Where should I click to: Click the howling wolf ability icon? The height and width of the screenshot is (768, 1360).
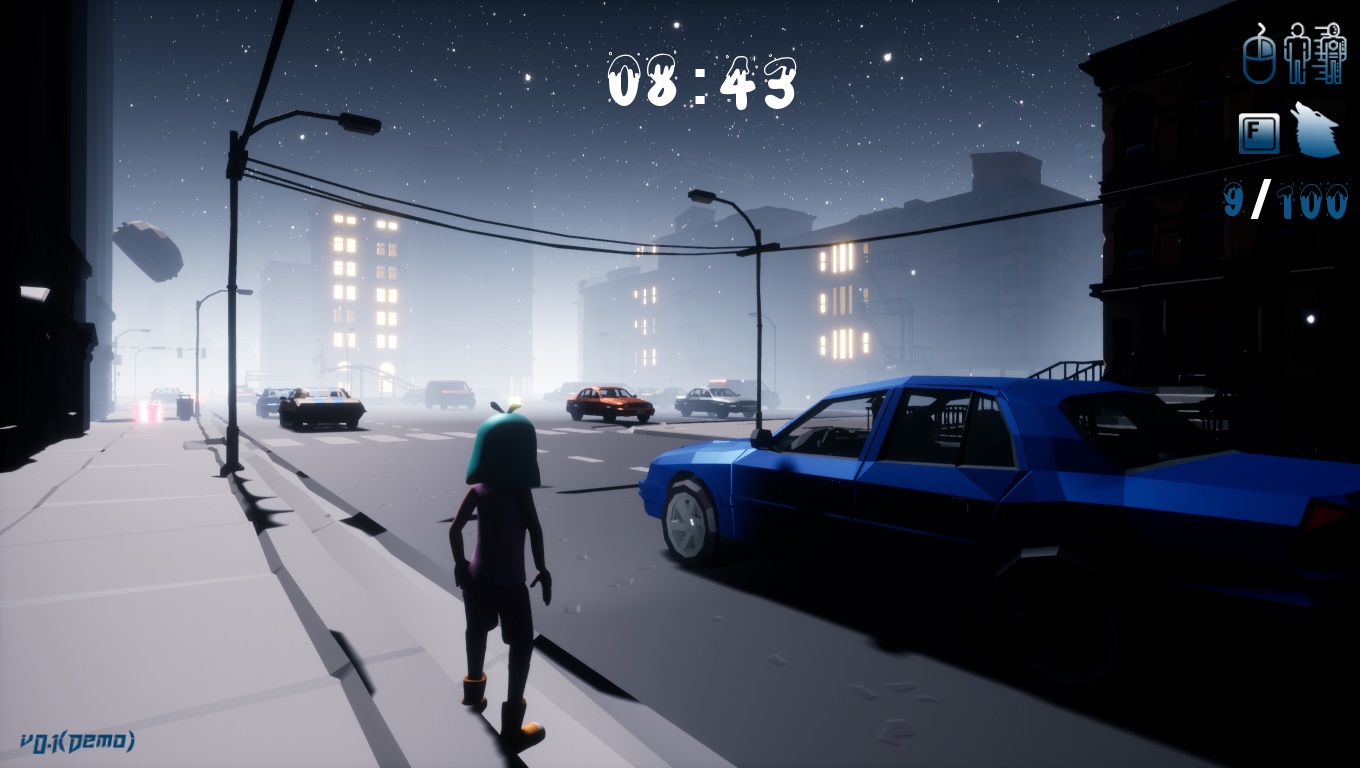pyautogui.click(x=1314, y=132)
